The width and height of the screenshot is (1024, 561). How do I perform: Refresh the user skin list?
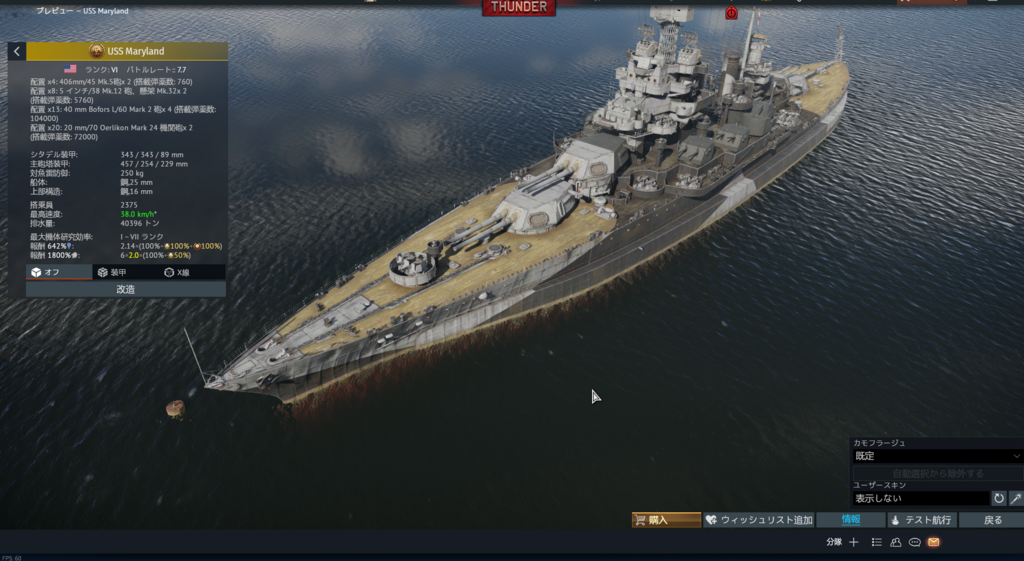point(998,498)
